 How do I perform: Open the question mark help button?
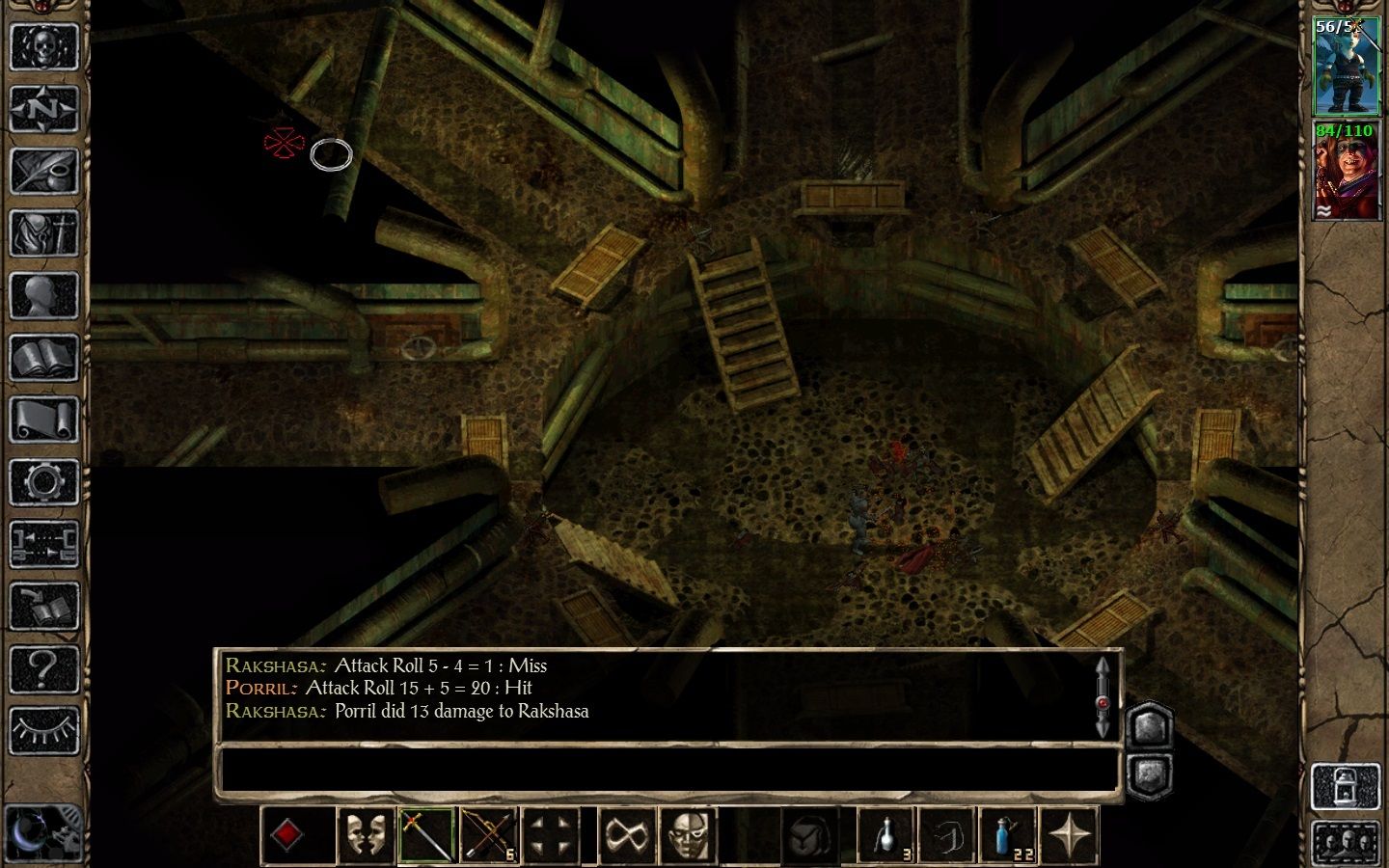point(43,668)
